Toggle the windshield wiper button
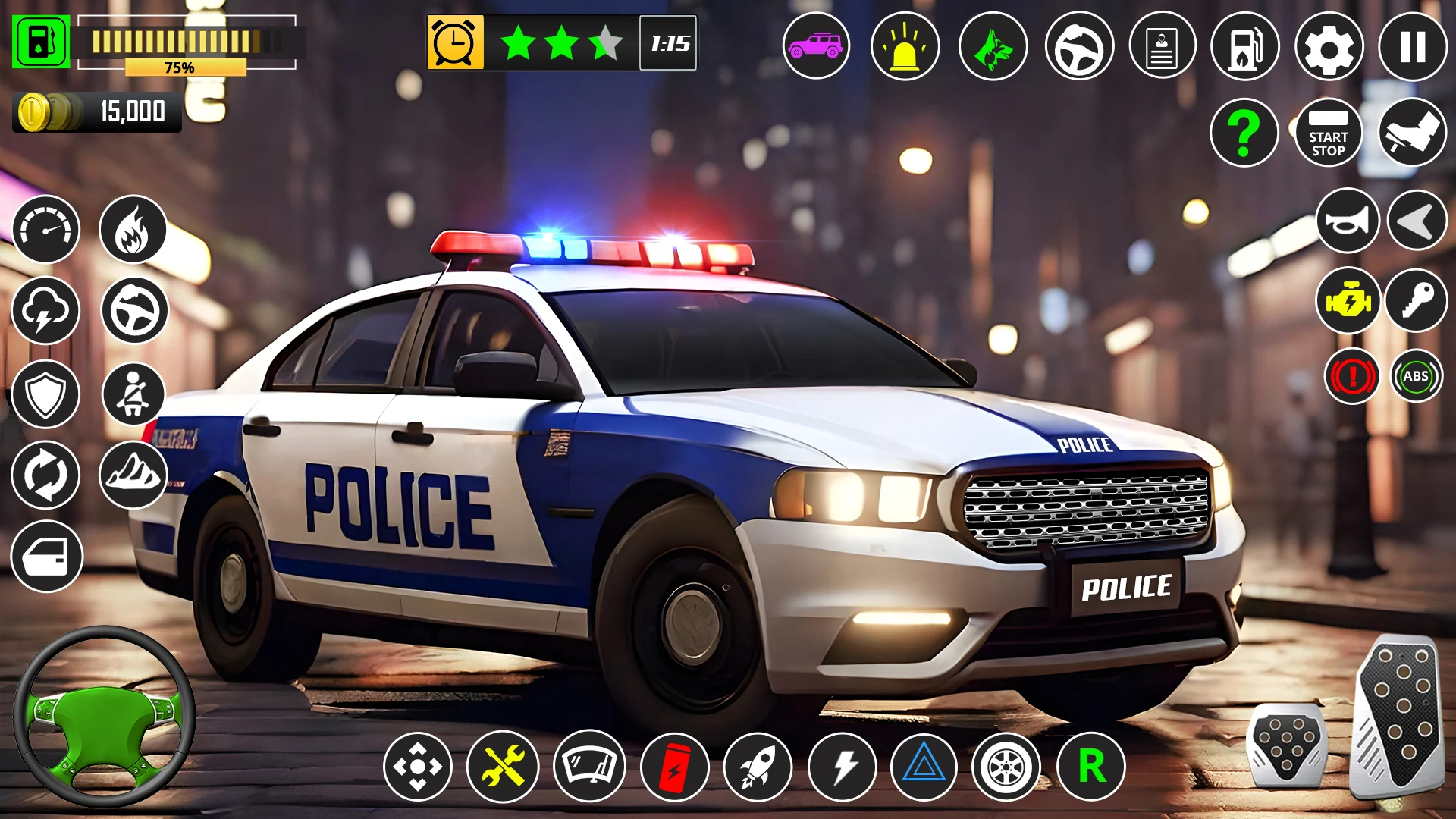Viewport: 1456px width, 819px height. click(x=589, y=767)
